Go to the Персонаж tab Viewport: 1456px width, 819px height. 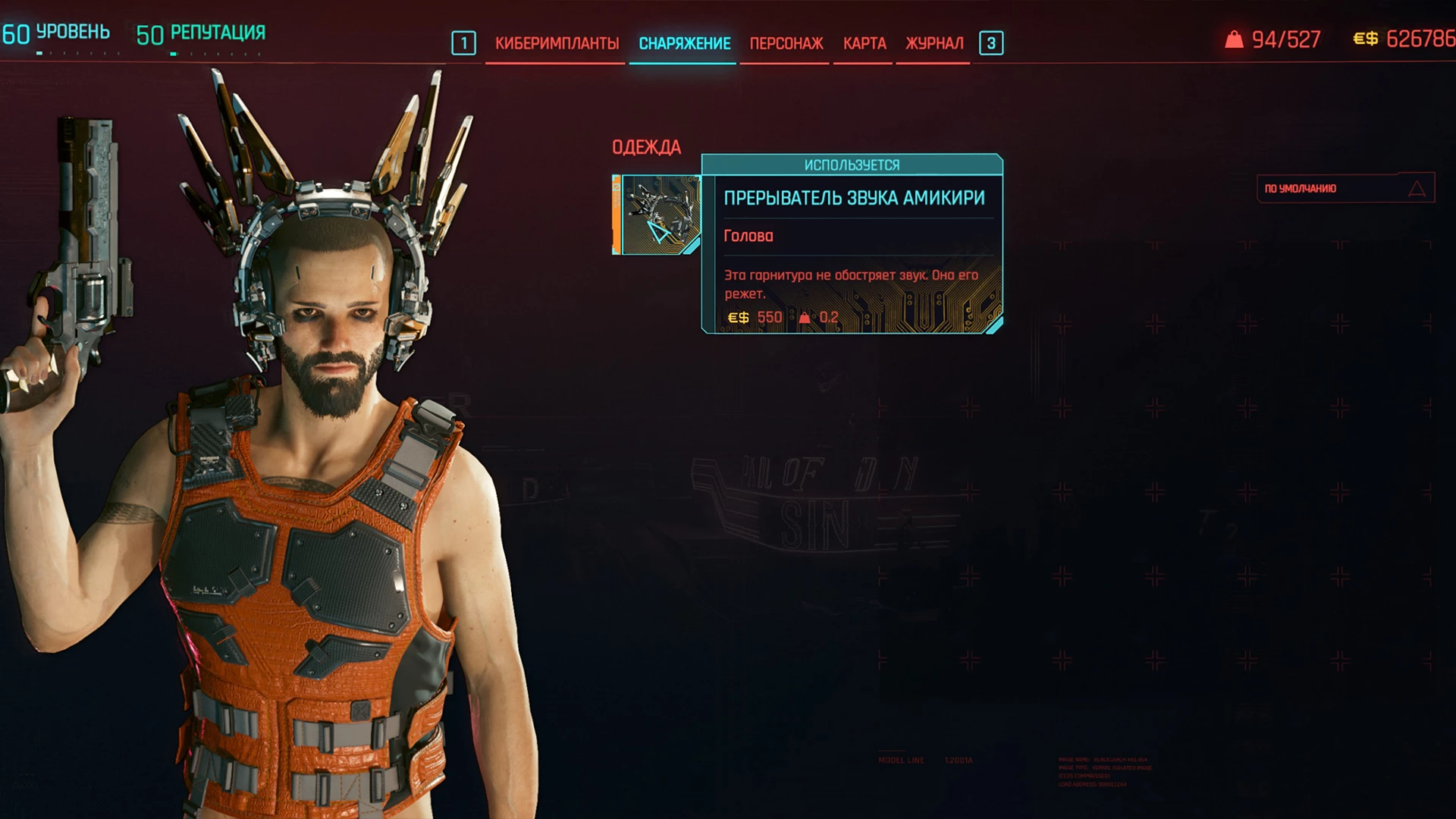786,43
